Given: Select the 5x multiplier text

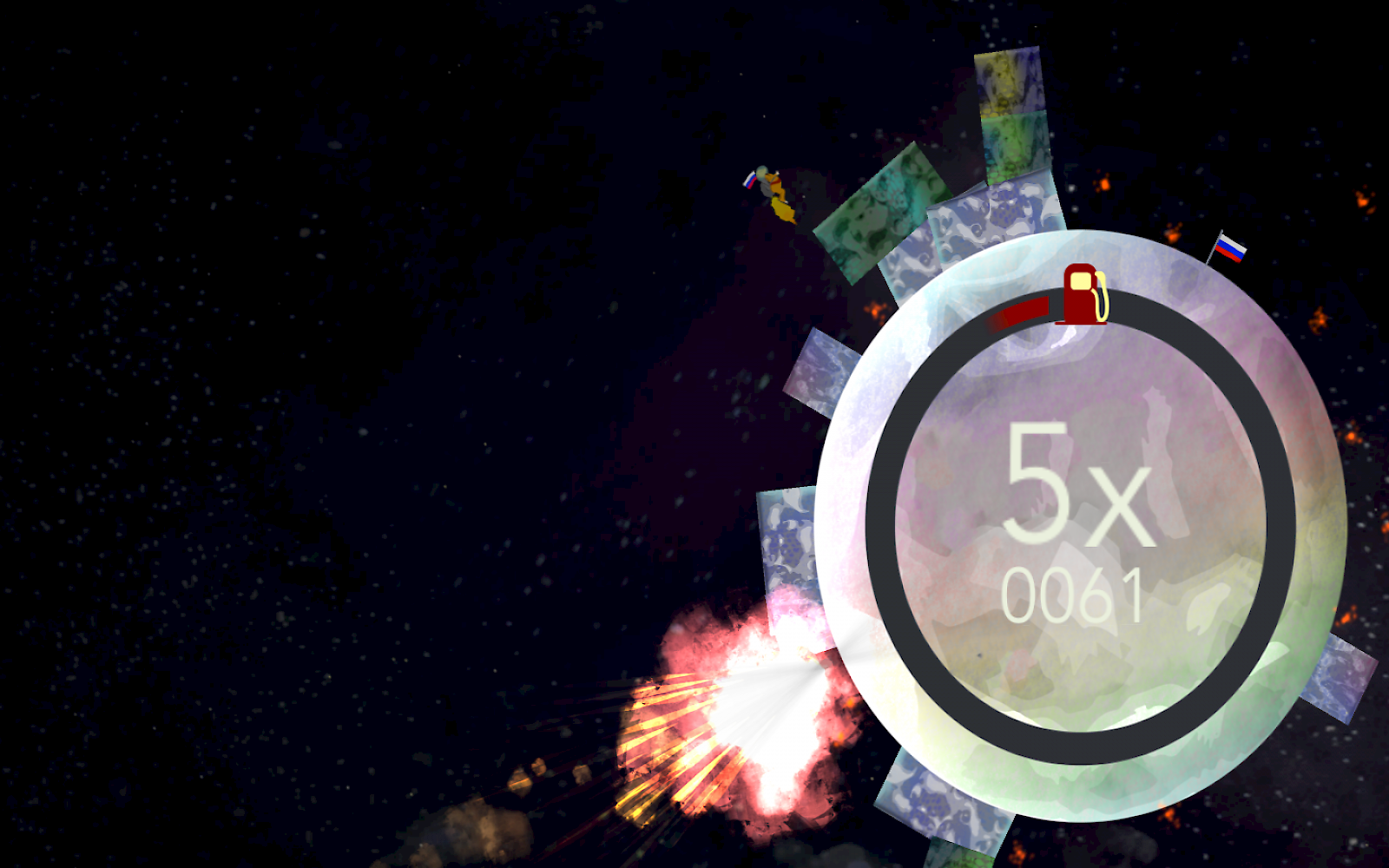Looking at the screenshot, I should (x=1081, y=486).
